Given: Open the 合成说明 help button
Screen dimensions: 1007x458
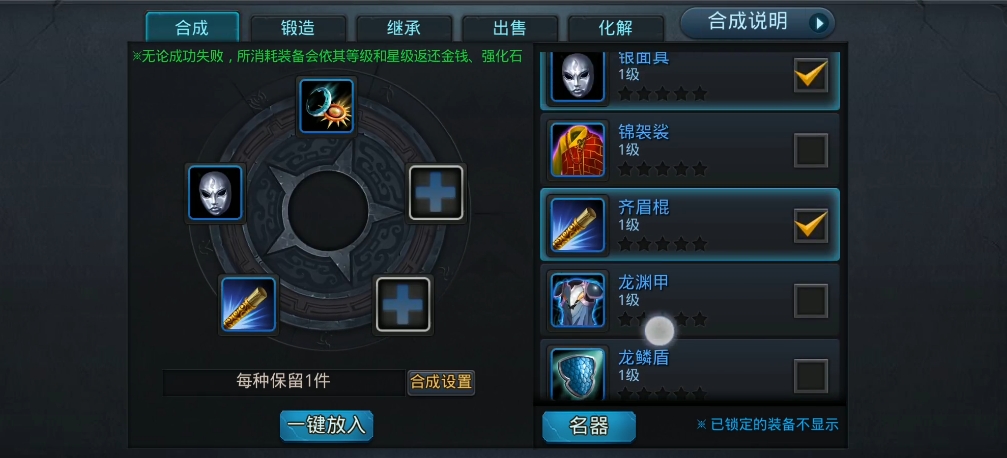Looking at the screenshot, I should [x=756, y=22].
